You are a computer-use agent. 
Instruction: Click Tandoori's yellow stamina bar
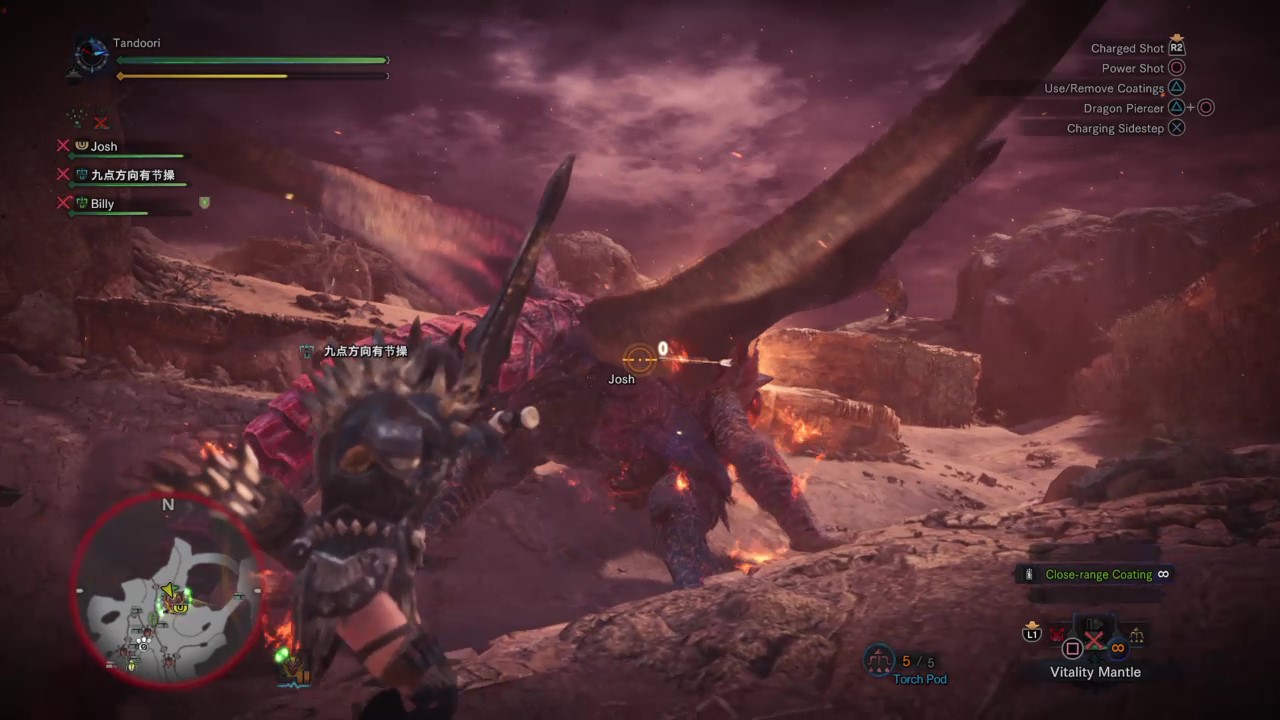(x=200, y=74)
